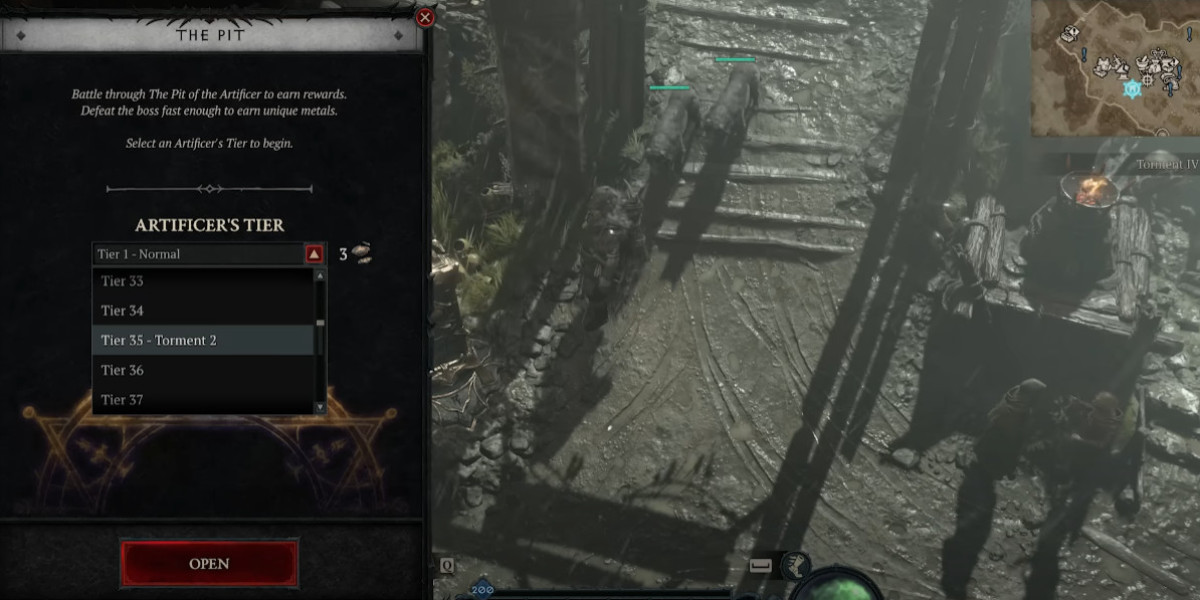
Task: Close the Pit window
Action: [x=425, y=17]
